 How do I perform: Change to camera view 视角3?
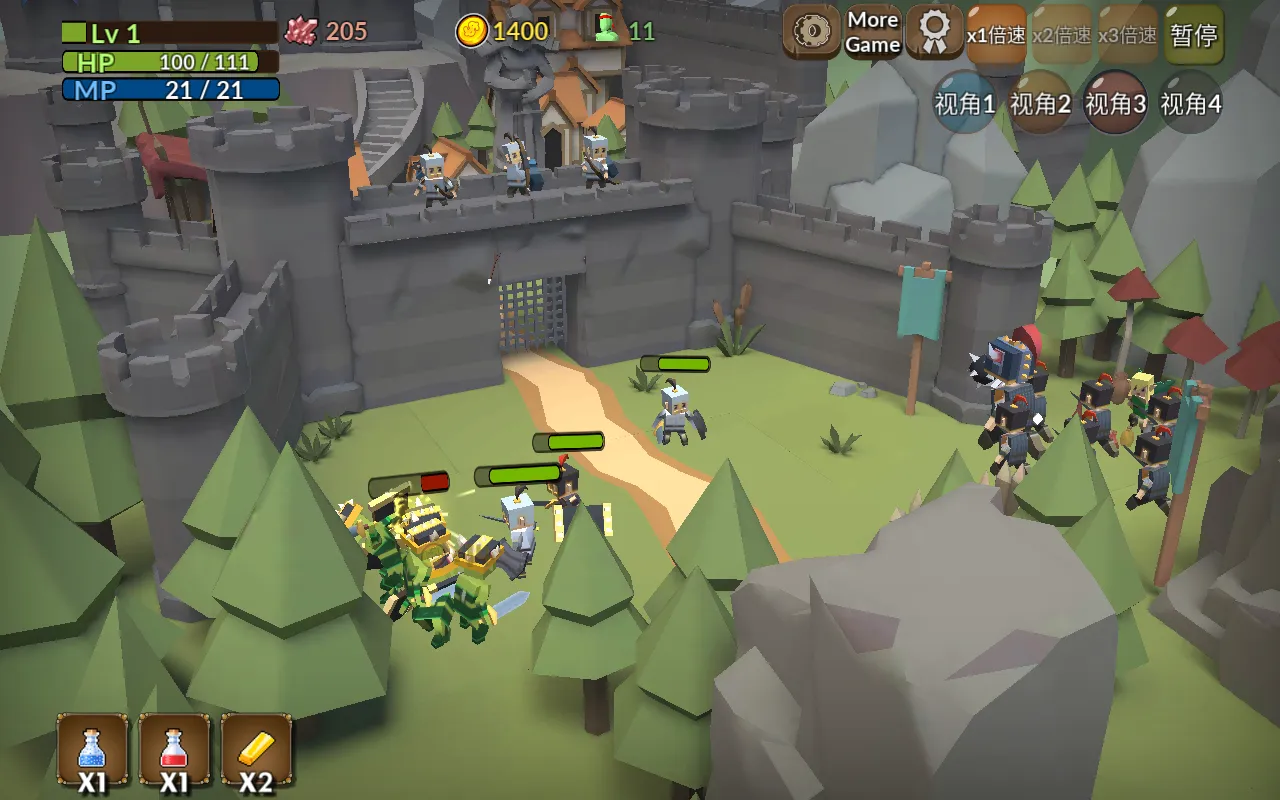[x=1116, y=103]
